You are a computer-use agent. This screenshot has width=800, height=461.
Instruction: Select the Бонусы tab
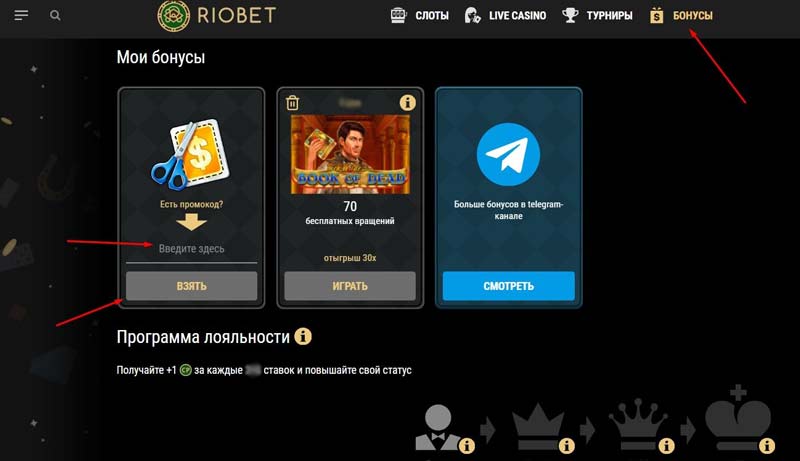point(681,15)
